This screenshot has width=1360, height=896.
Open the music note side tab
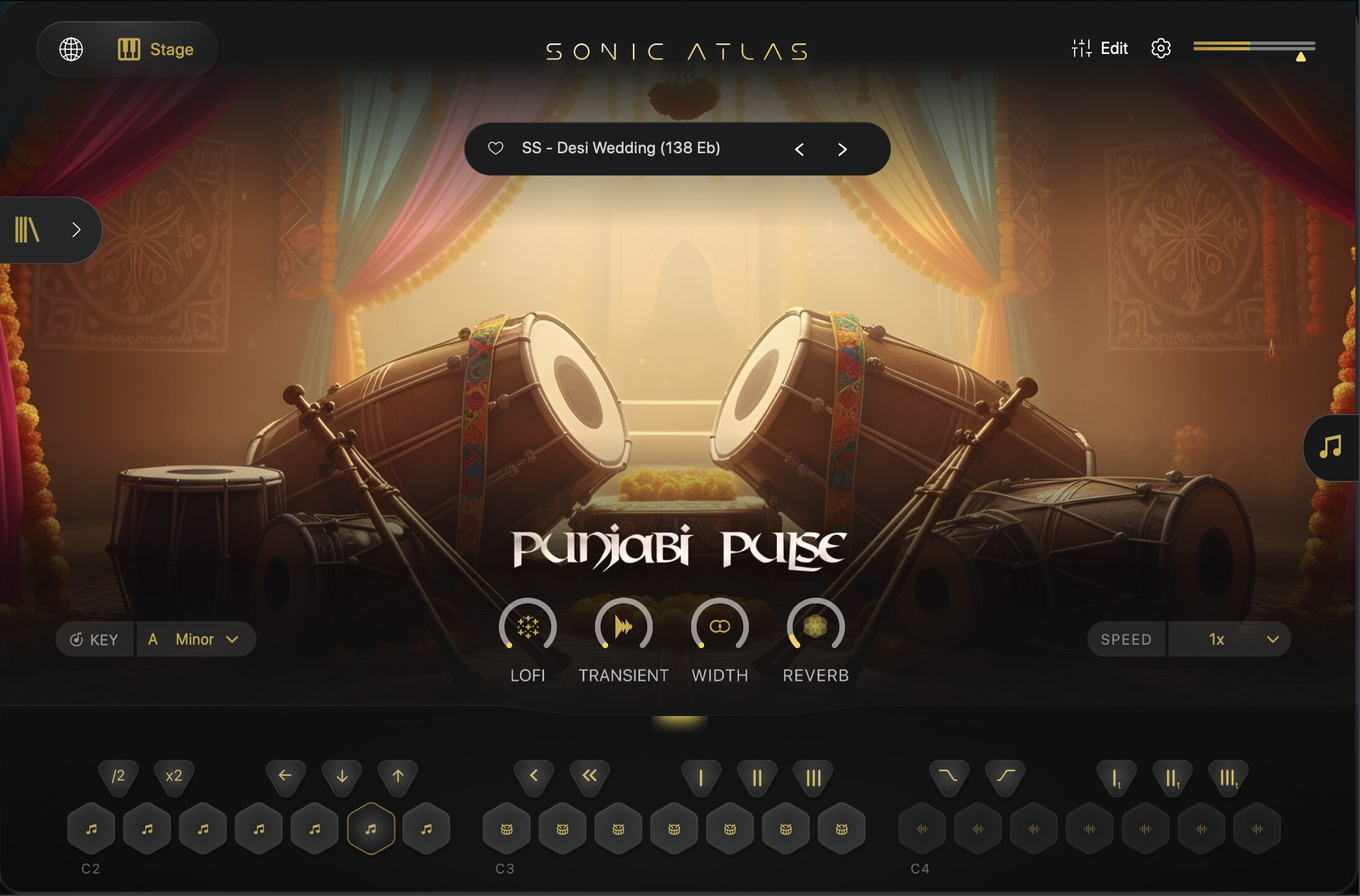click(x=1330, y=447)
